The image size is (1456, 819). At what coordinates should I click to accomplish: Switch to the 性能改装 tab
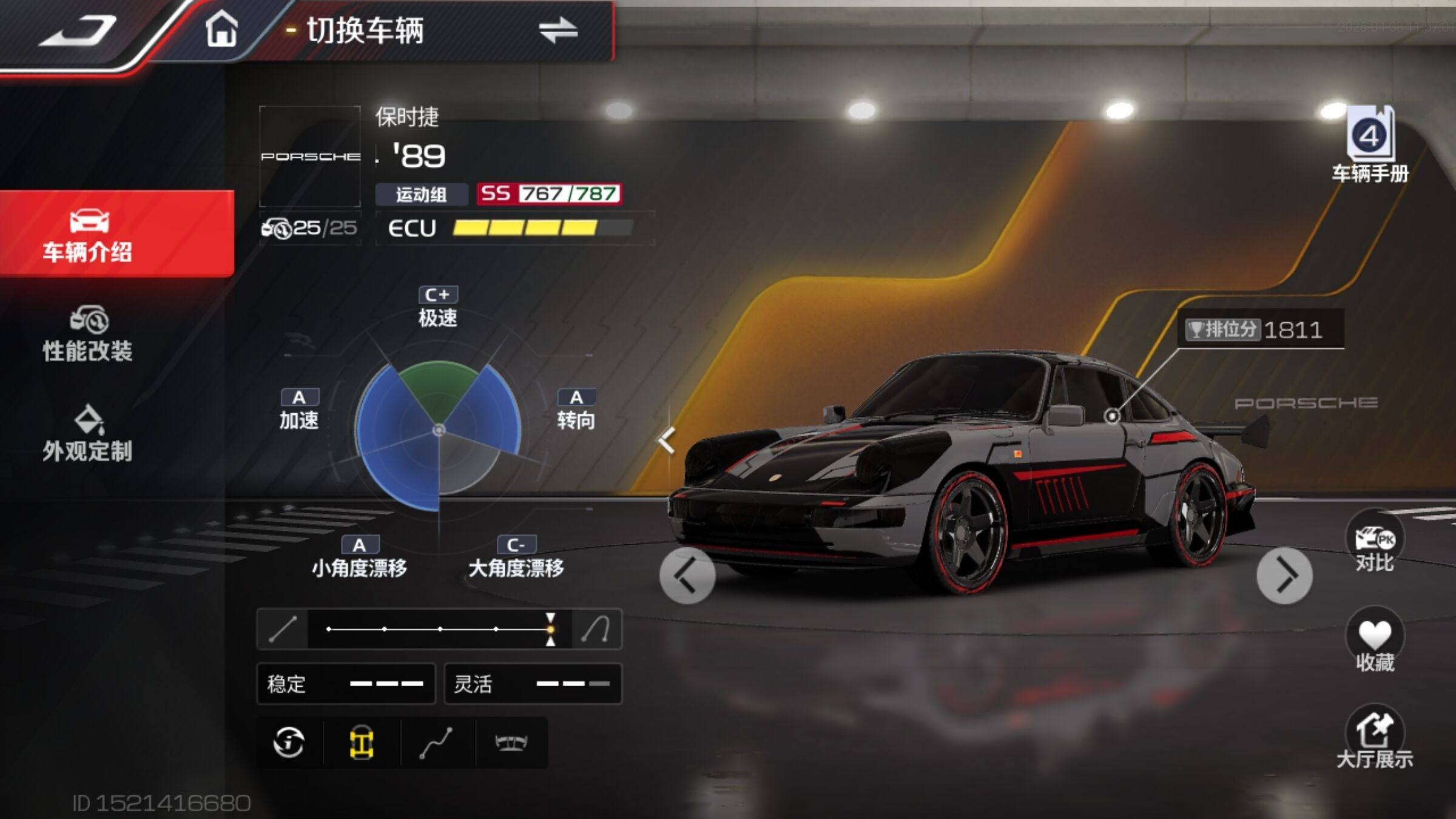tap(88, 334)
